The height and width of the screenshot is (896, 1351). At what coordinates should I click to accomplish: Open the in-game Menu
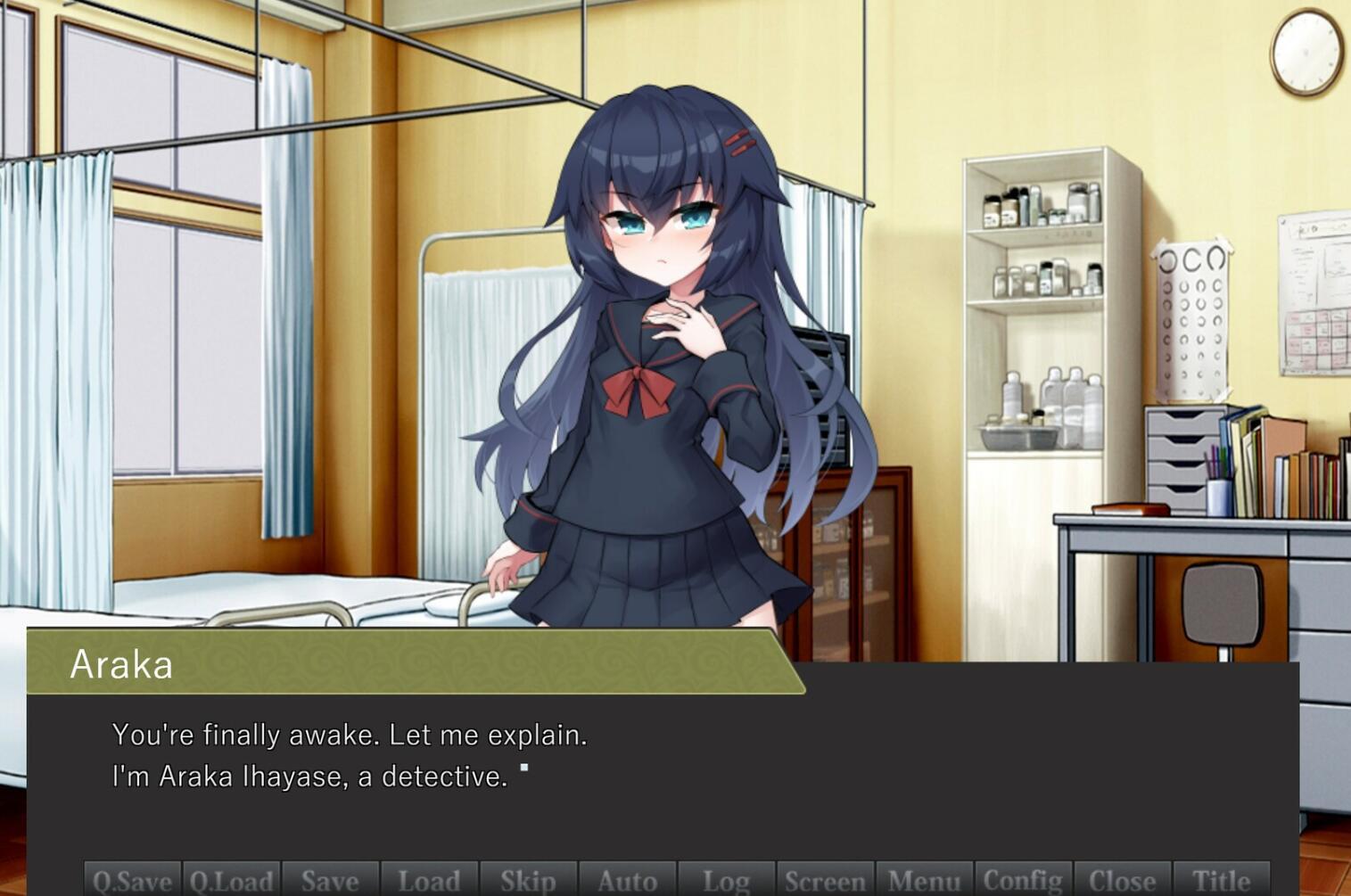point(925,881)
